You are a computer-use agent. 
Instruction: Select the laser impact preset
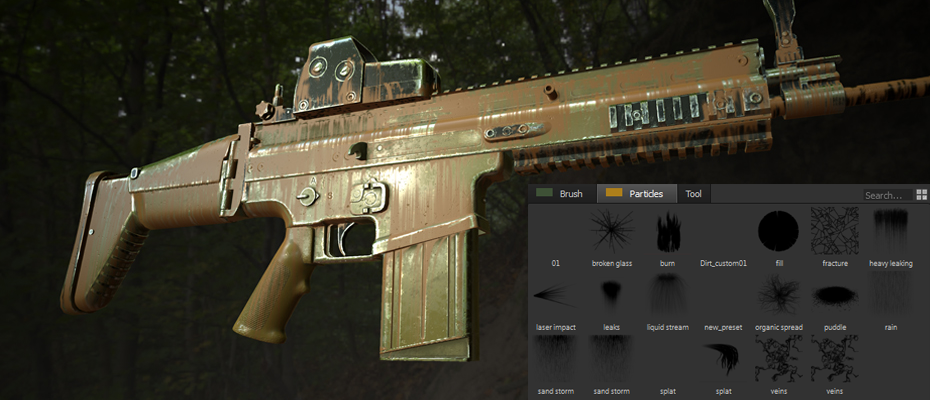(555, 296)
